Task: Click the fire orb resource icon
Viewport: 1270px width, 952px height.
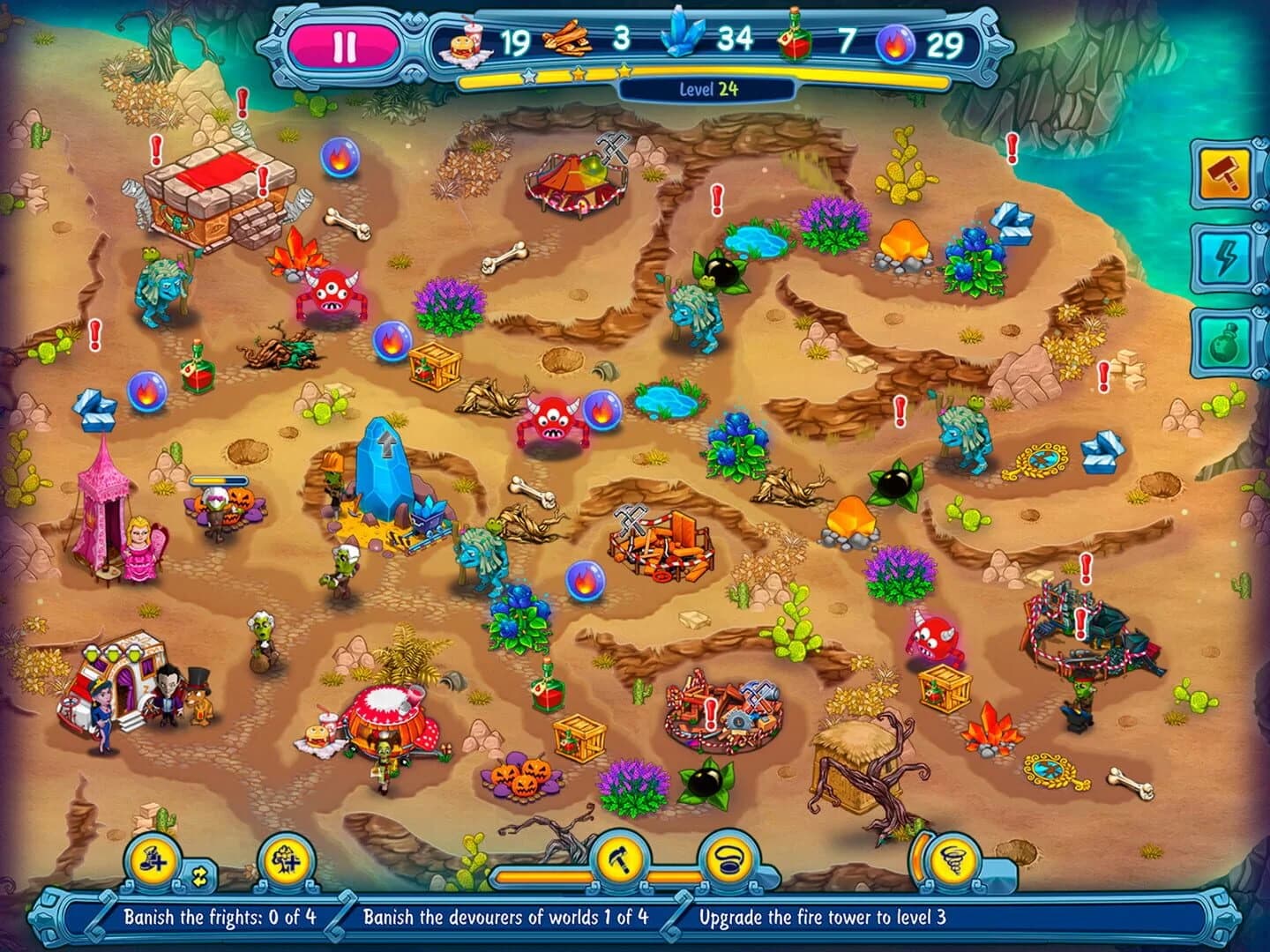Action: coord(896,41)
